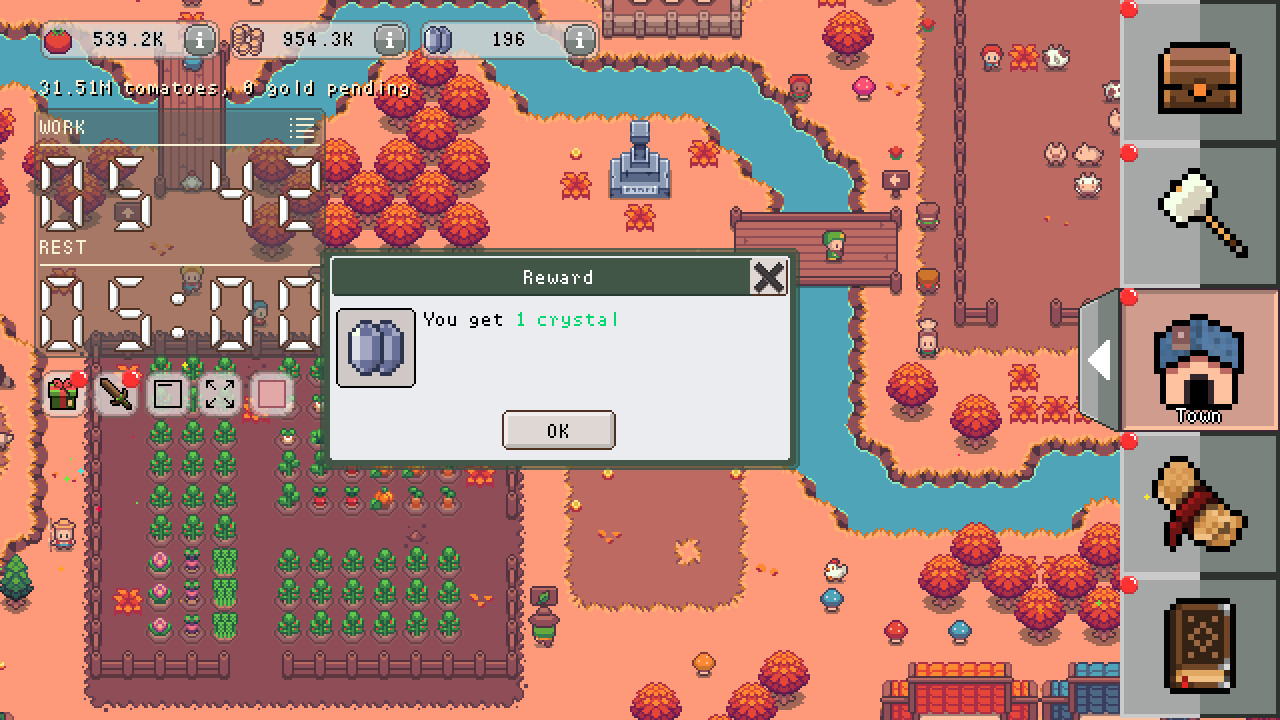1280x720 pixels.
Task: Select the sword tool
Action: click(113, 394)
